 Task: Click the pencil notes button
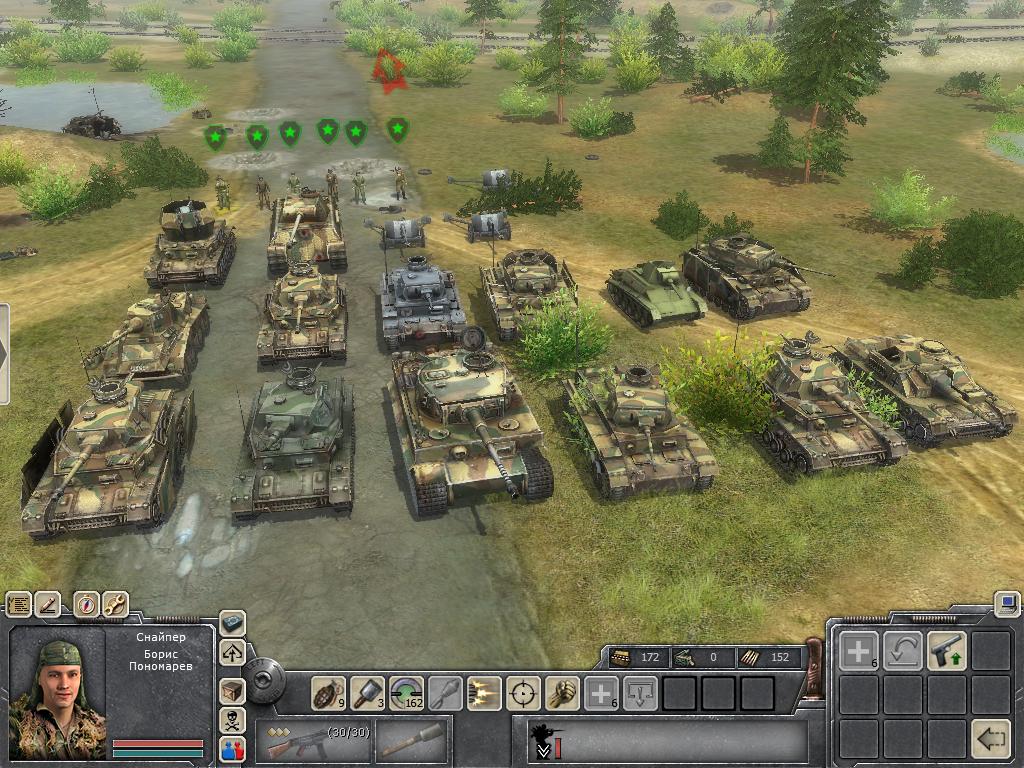48,604
